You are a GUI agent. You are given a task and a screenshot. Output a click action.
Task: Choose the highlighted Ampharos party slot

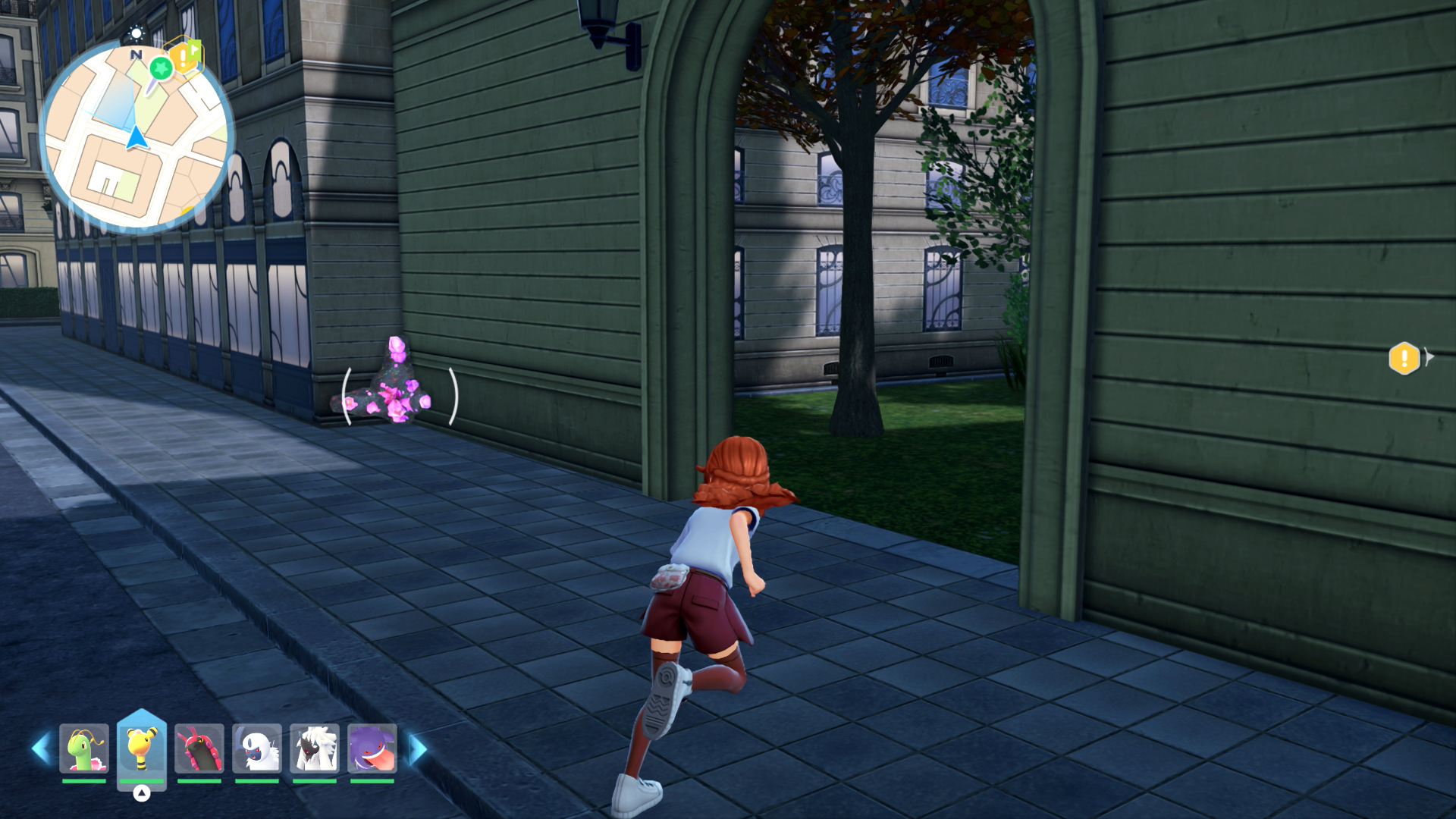point(142,748)
